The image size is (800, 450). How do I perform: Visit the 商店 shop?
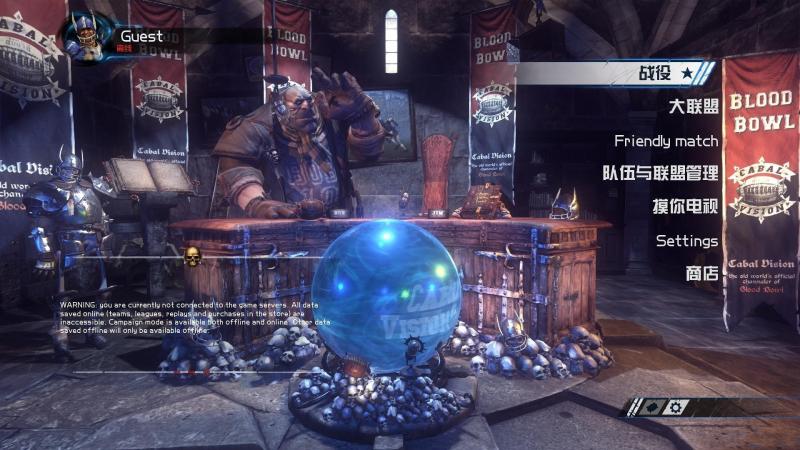pyautogui.click(x=702, y=273)
